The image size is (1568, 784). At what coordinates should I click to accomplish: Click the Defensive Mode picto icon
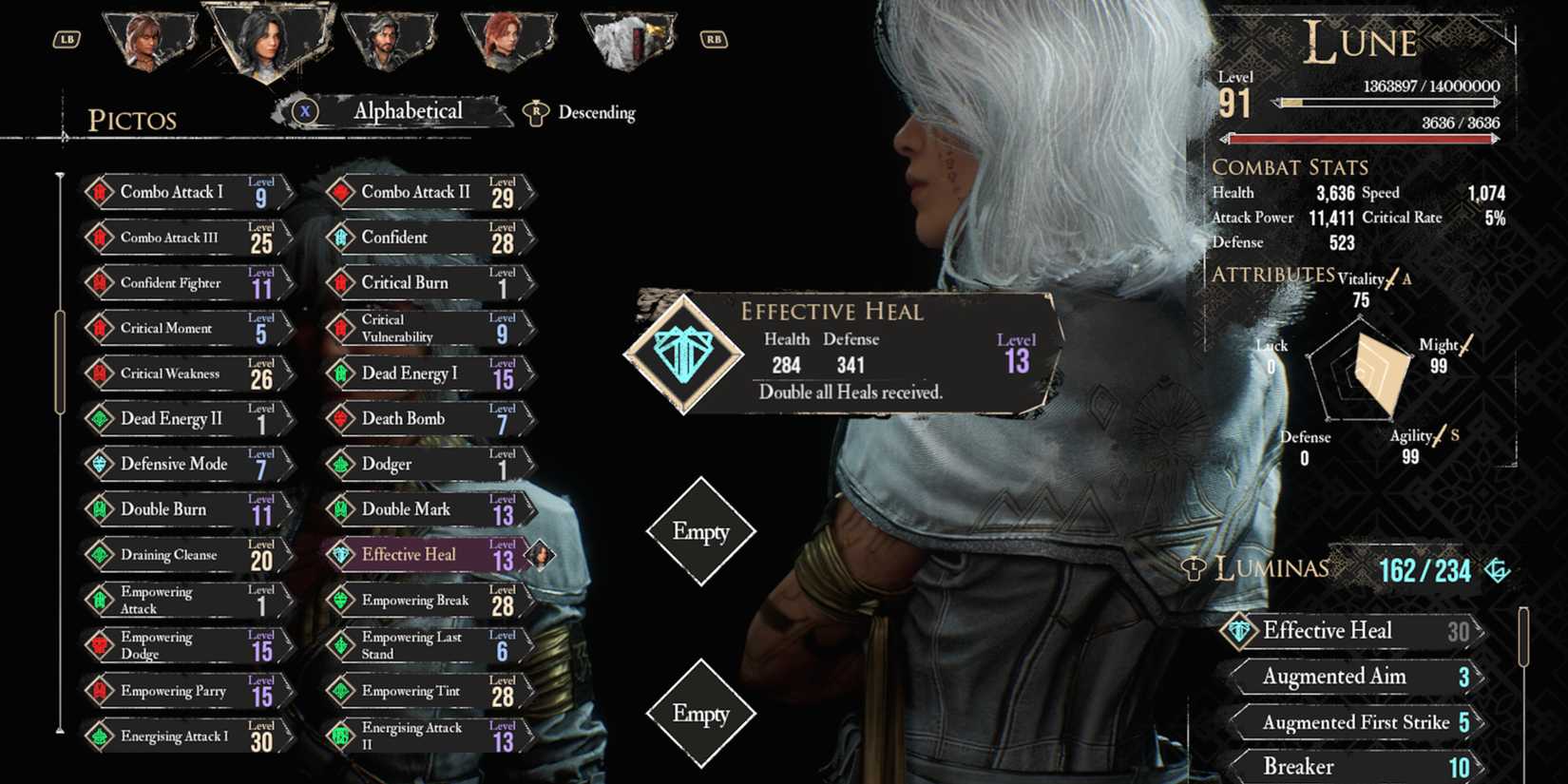(102, 464)
